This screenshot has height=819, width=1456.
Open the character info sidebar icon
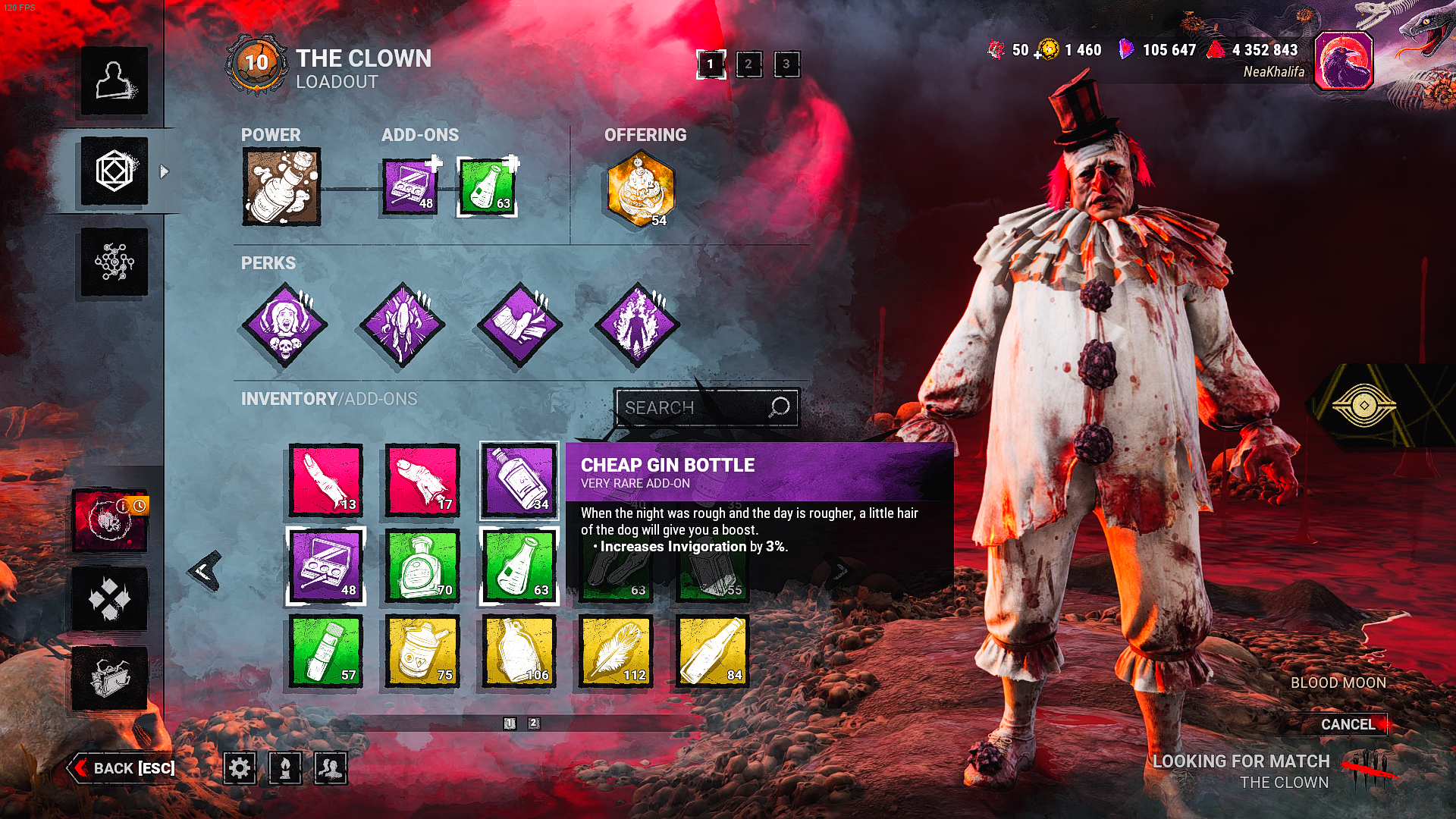click(x=115, y=83)
